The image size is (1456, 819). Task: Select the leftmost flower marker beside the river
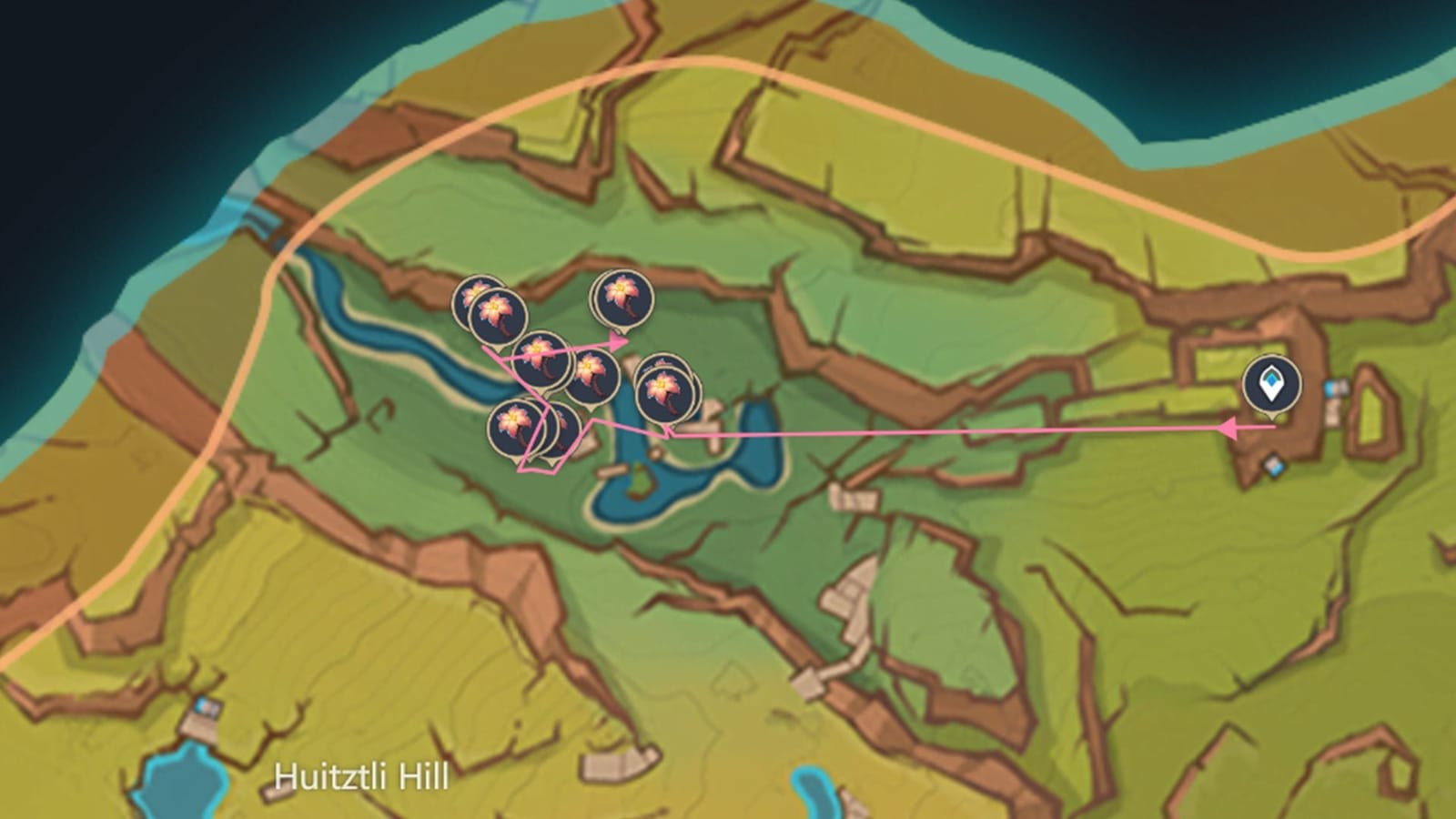pos(471,294)
